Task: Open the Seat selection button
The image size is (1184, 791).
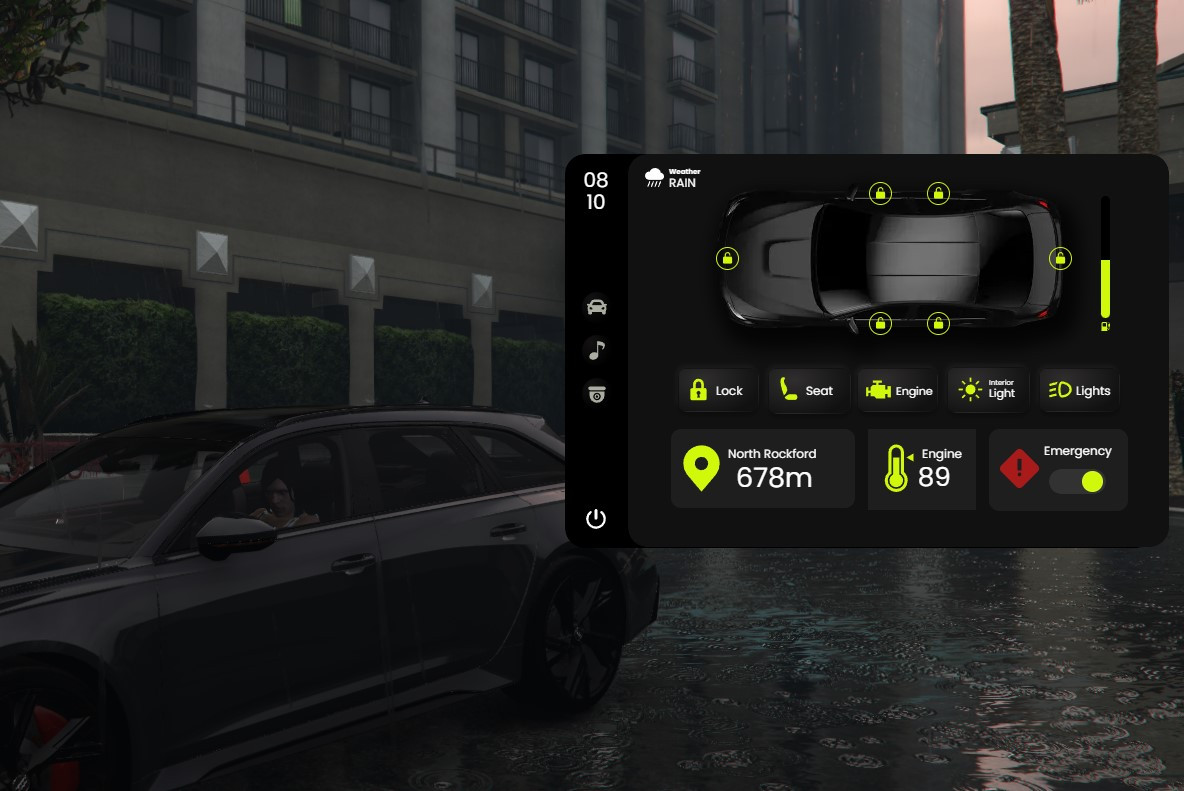Action: click(808, 390)
